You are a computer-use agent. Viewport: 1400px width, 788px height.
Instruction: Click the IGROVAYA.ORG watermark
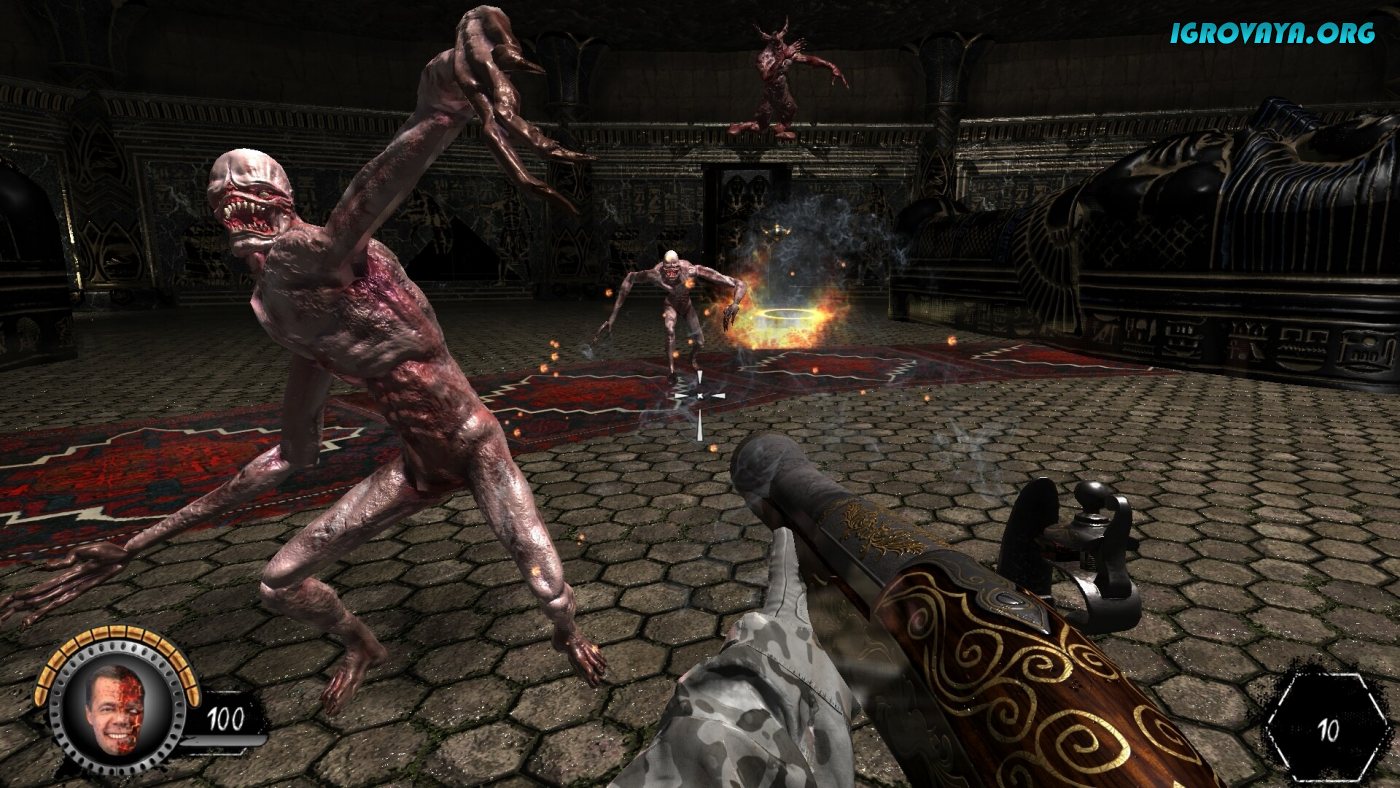coord(1272,33)
